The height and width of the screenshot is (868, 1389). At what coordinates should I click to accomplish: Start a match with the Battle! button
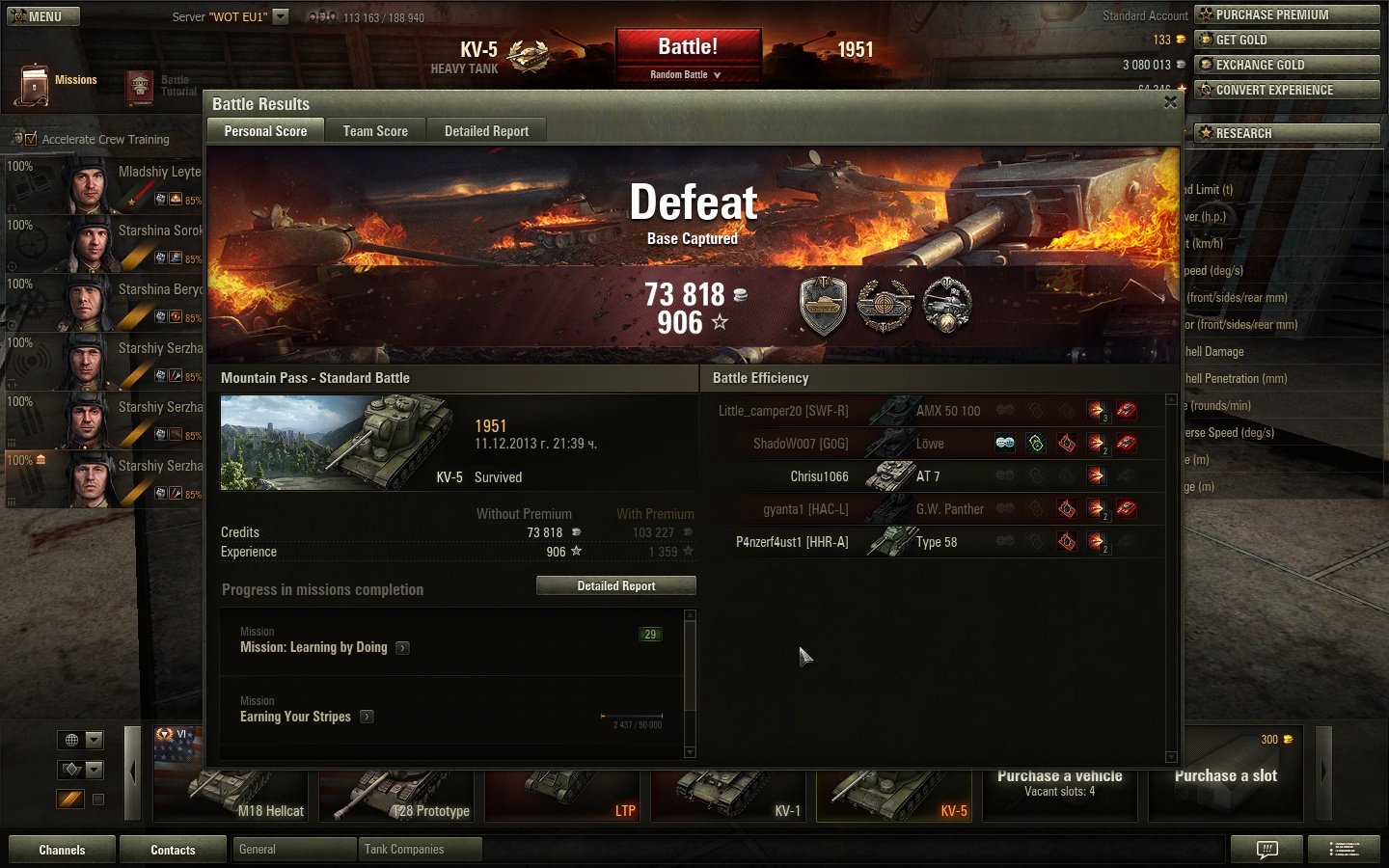tap(688, 47)
